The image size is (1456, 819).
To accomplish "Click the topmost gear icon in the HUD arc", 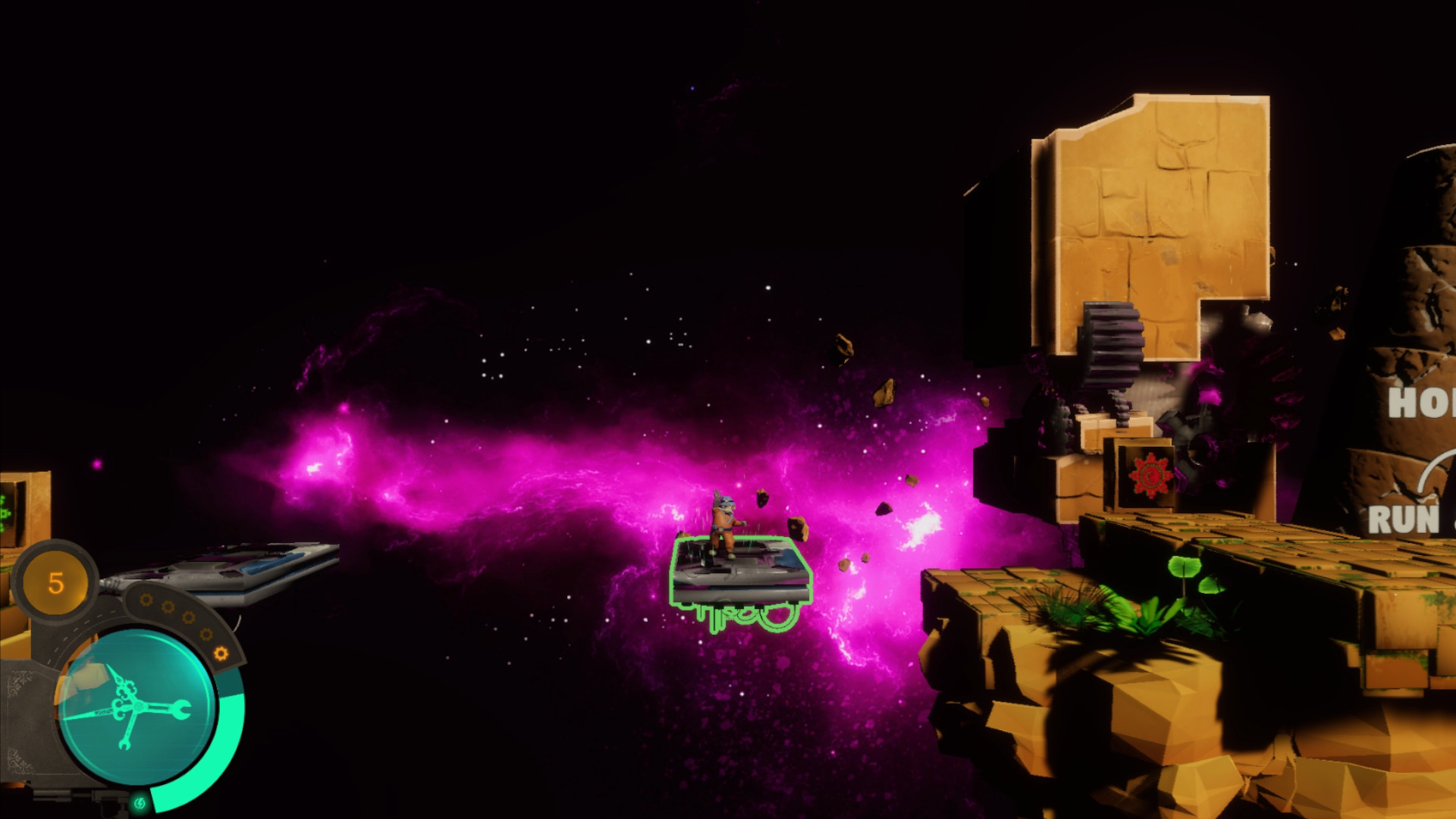I will (x=146, y=599).
